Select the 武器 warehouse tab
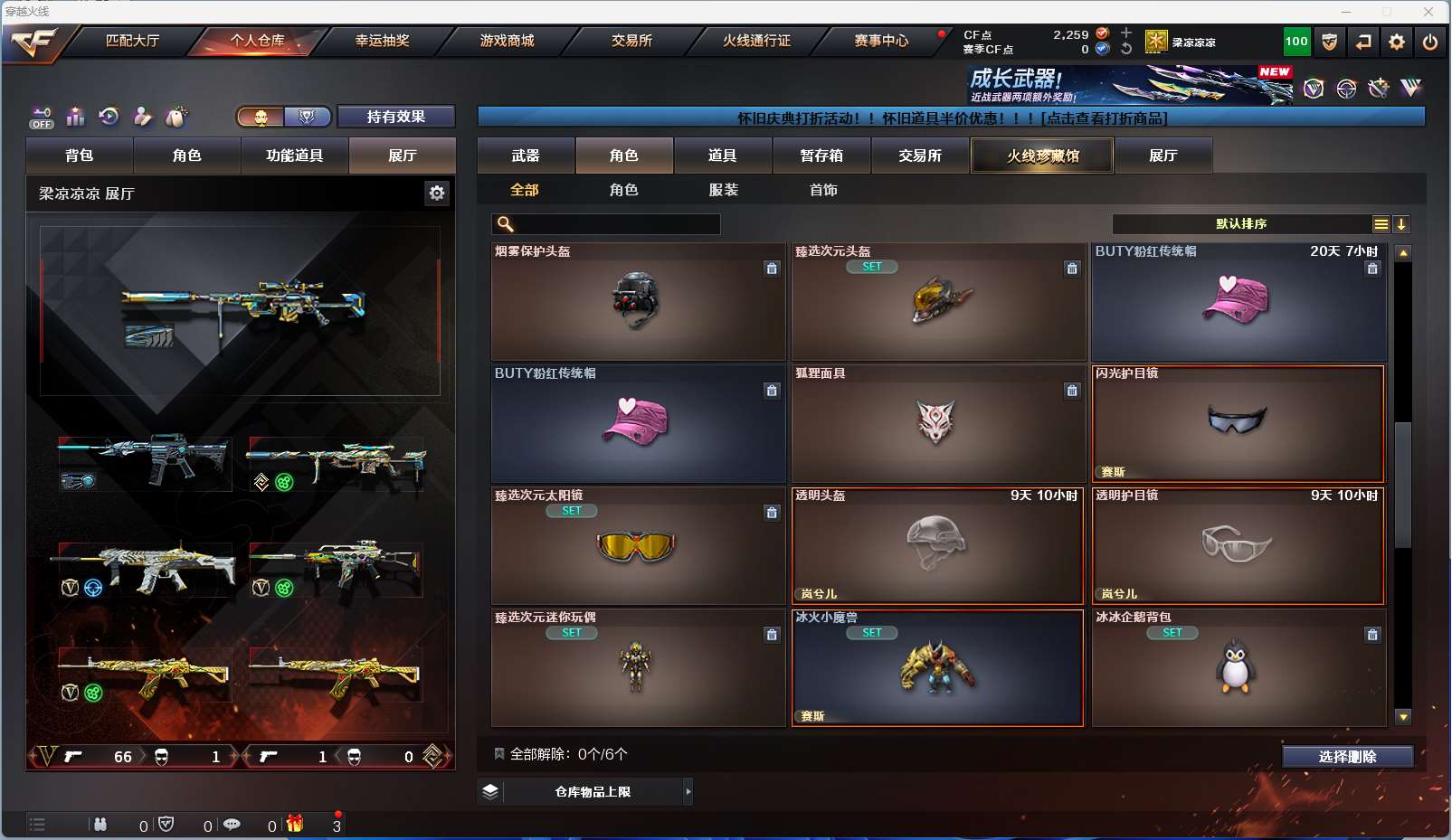1452x840 pixels. pyautogui.click(x=526, y=156)
